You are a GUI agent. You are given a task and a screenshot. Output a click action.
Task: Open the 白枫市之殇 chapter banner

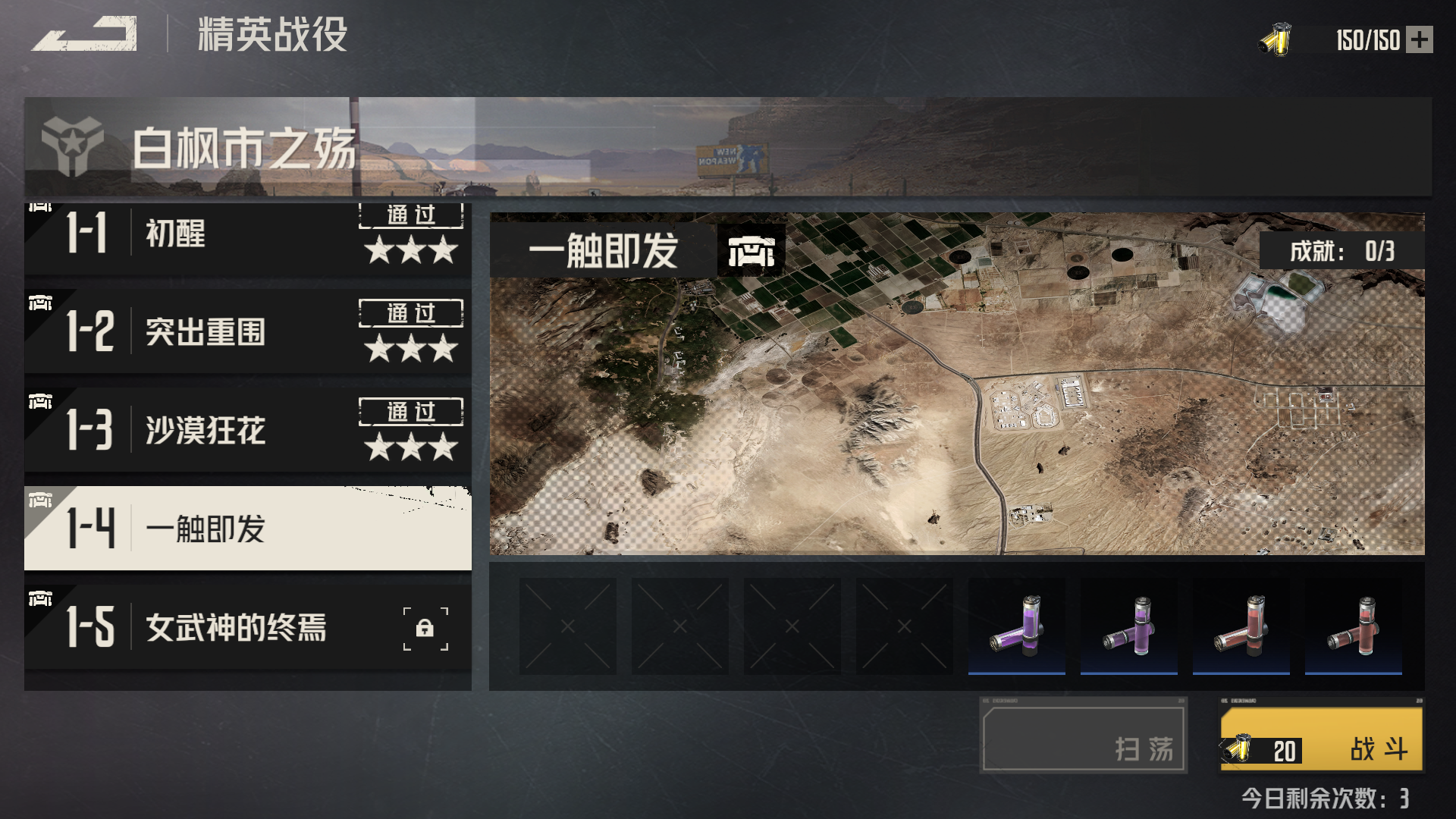(x=727, y=147)
